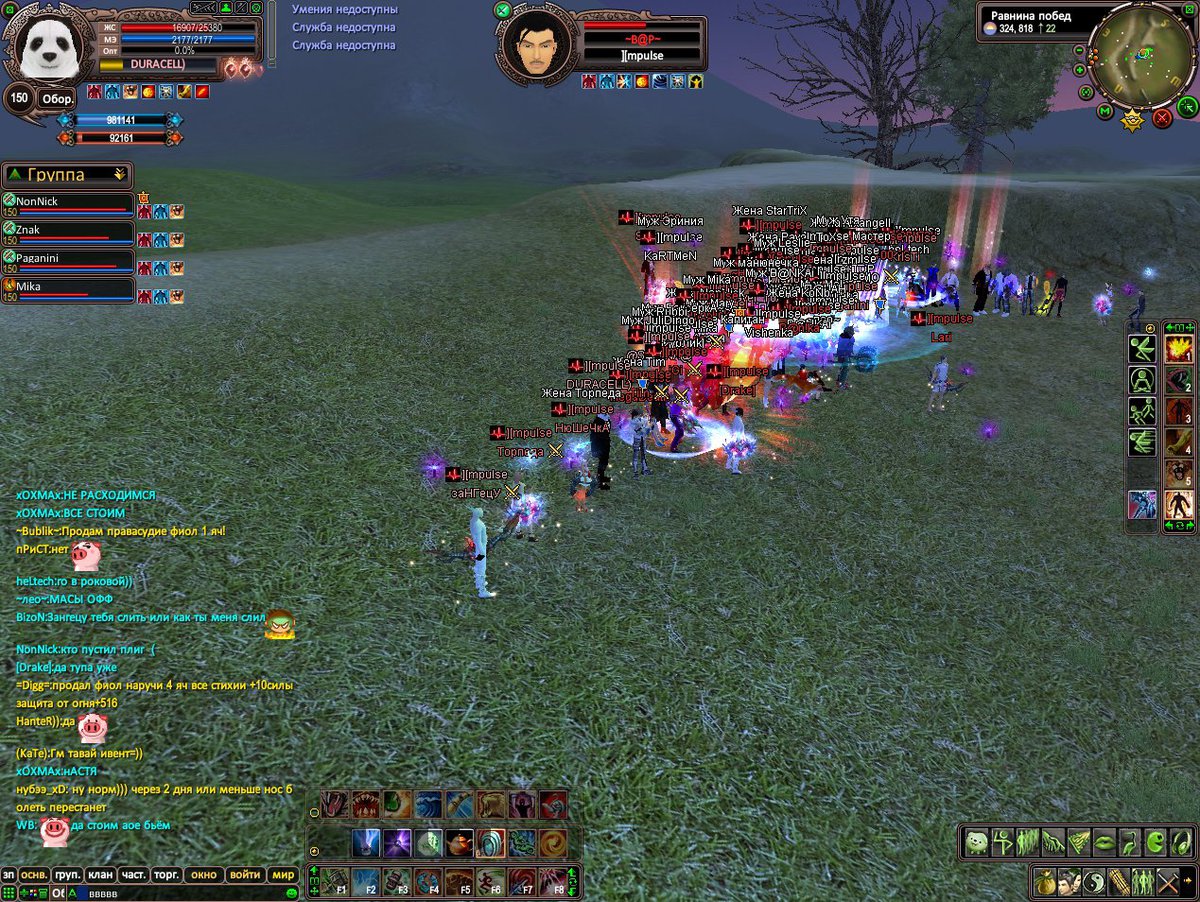This screenshot has height=902, width=1200.
Task: Switch to the торг. chat tab
Action: coord(167,874)
